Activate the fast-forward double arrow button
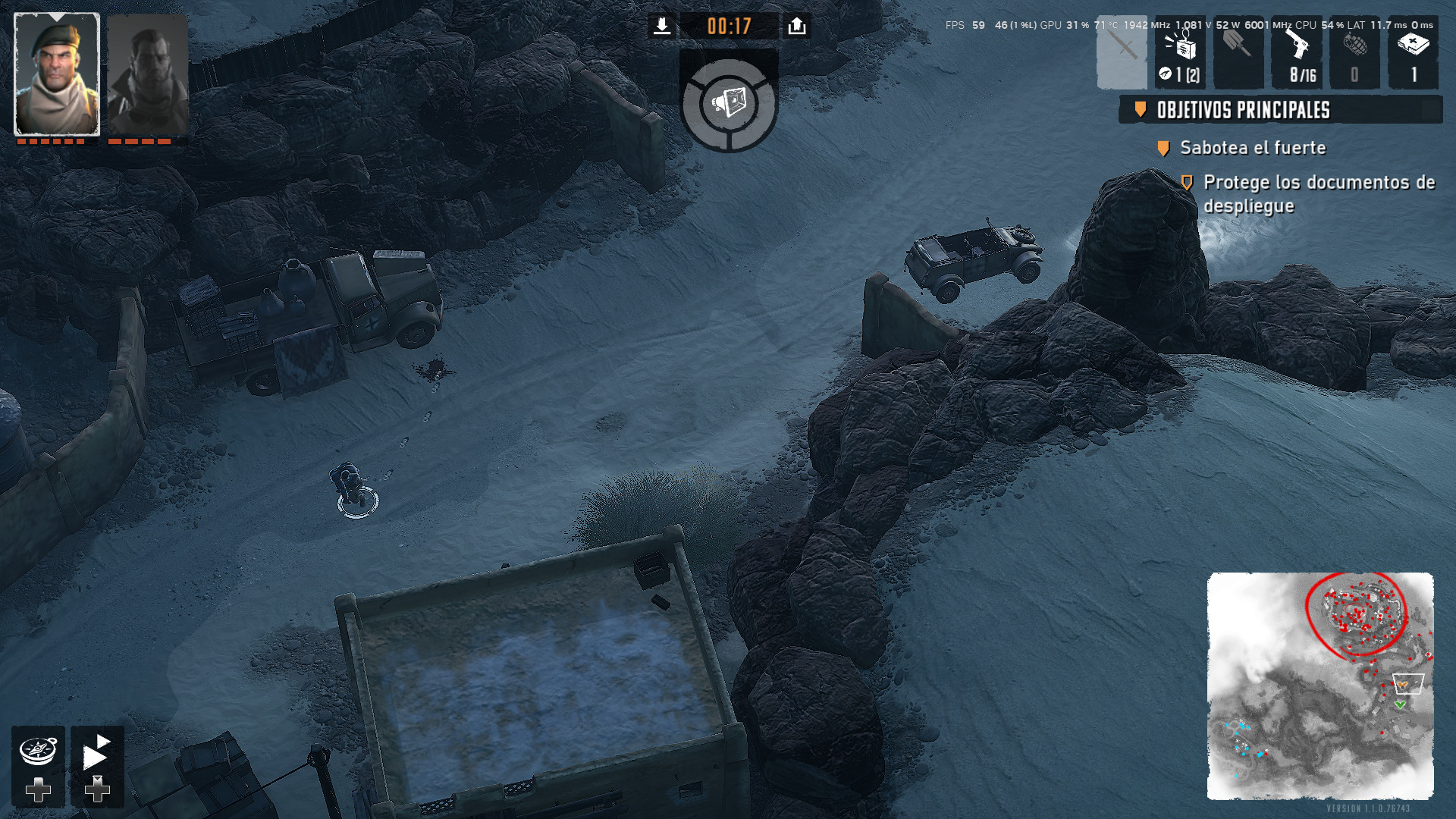This screenshot has height=819, width=1456. [96, 752]
